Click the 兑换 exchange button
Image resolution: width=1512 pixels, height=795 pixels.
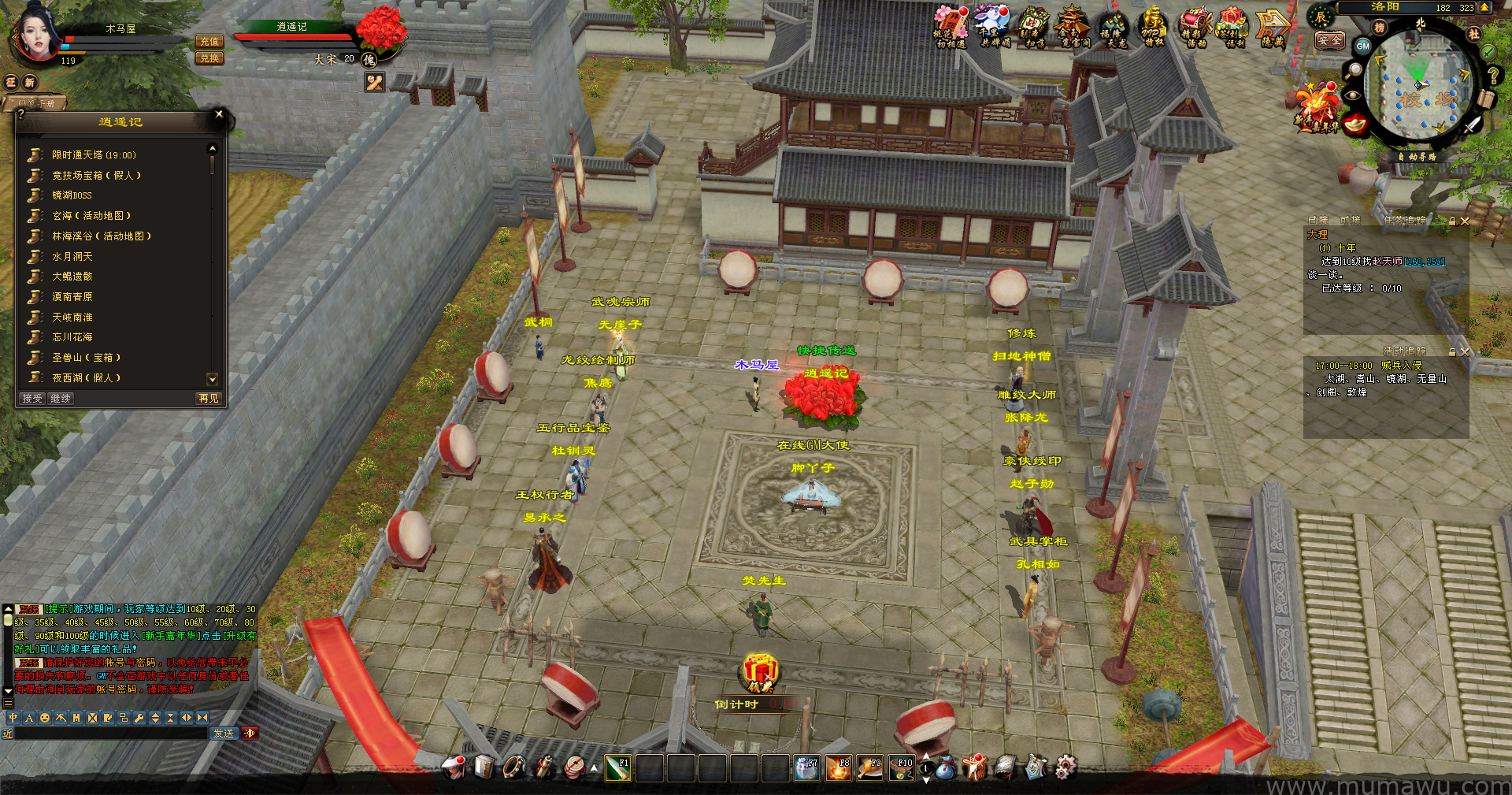[209, 58]
